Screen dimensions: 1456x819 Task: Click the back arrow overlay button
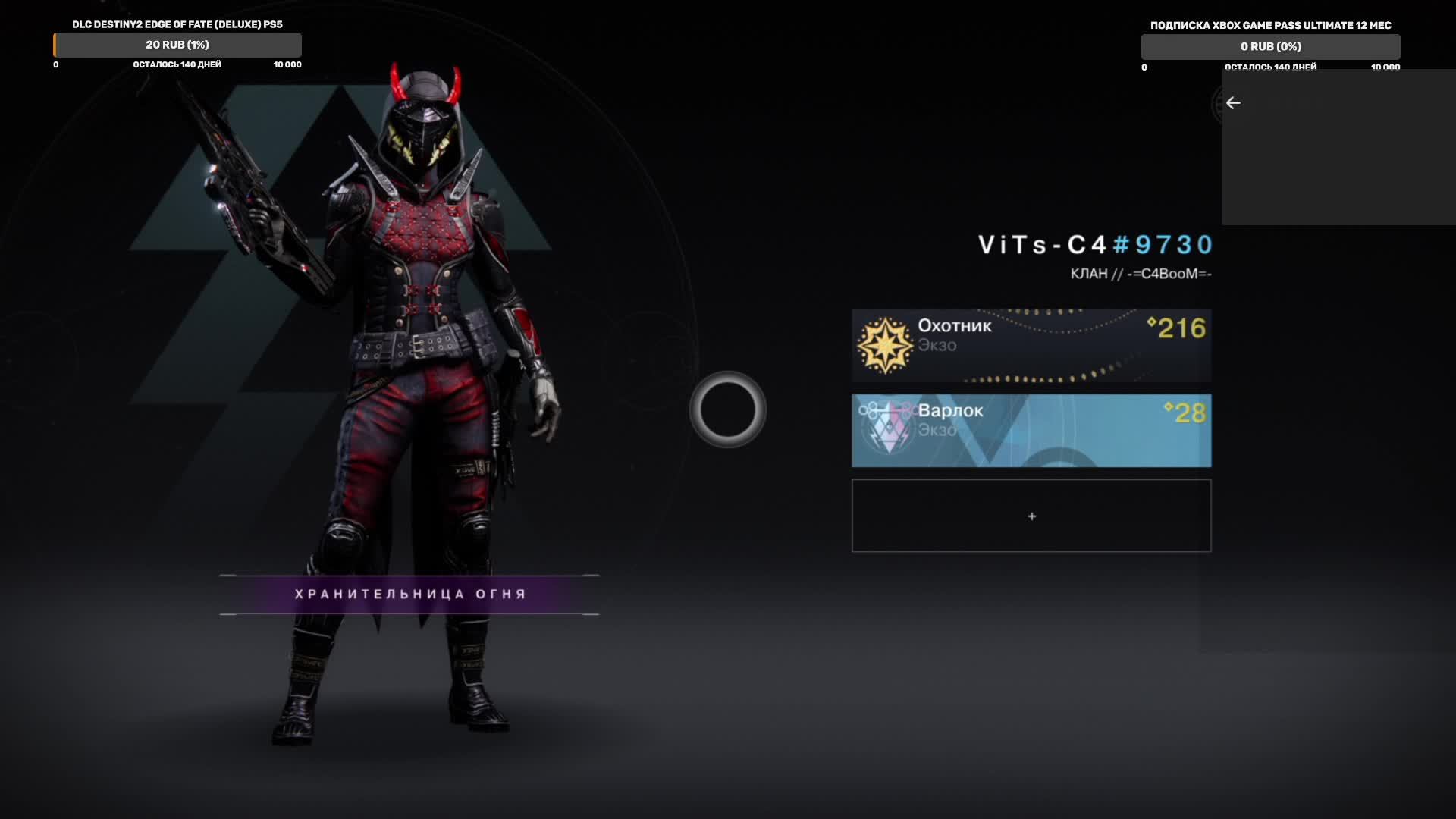pyautogui.click(x=1233, y=103)
